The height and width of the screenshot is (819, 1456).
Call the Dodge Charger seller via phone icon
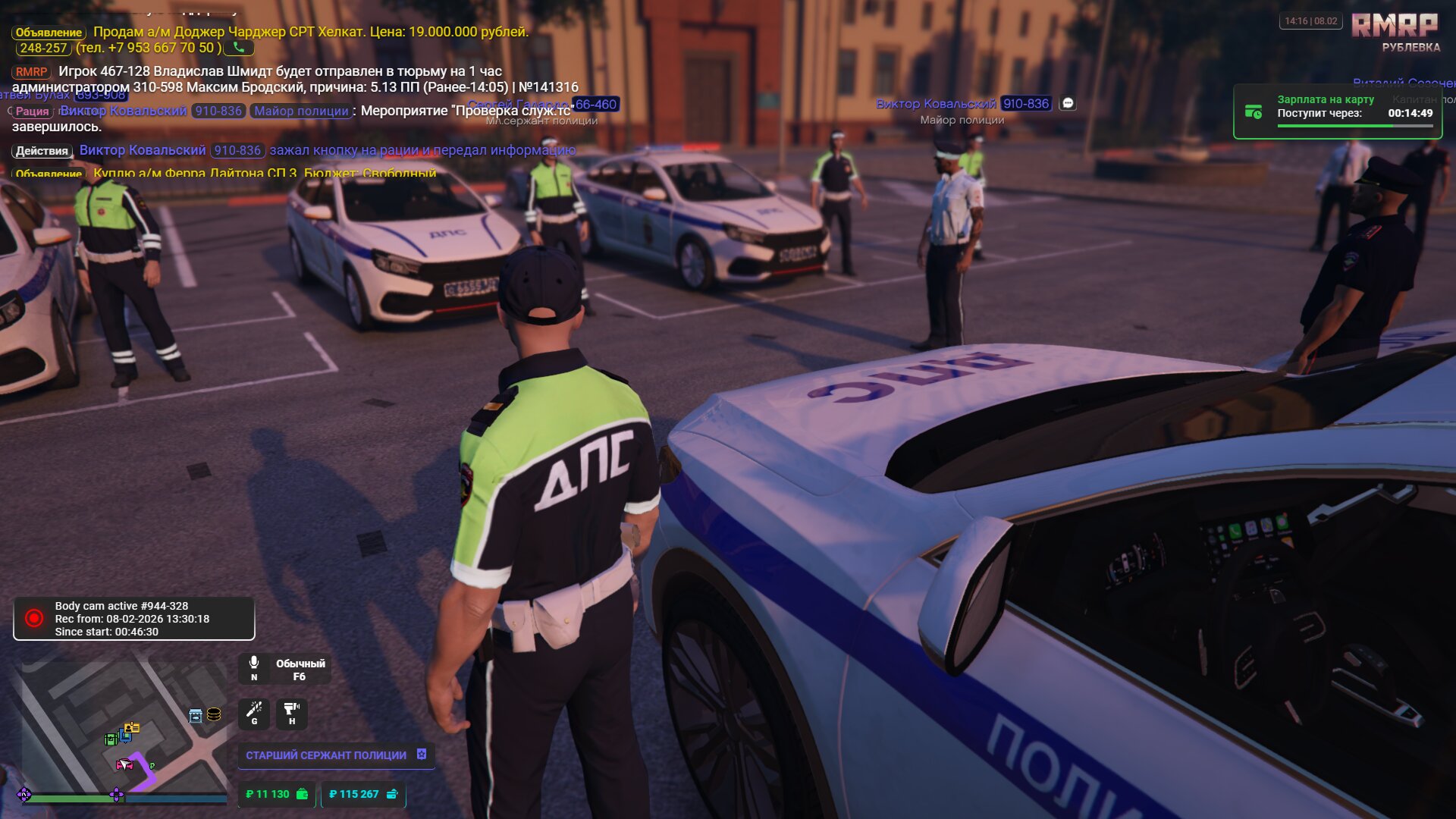(239, 48)
